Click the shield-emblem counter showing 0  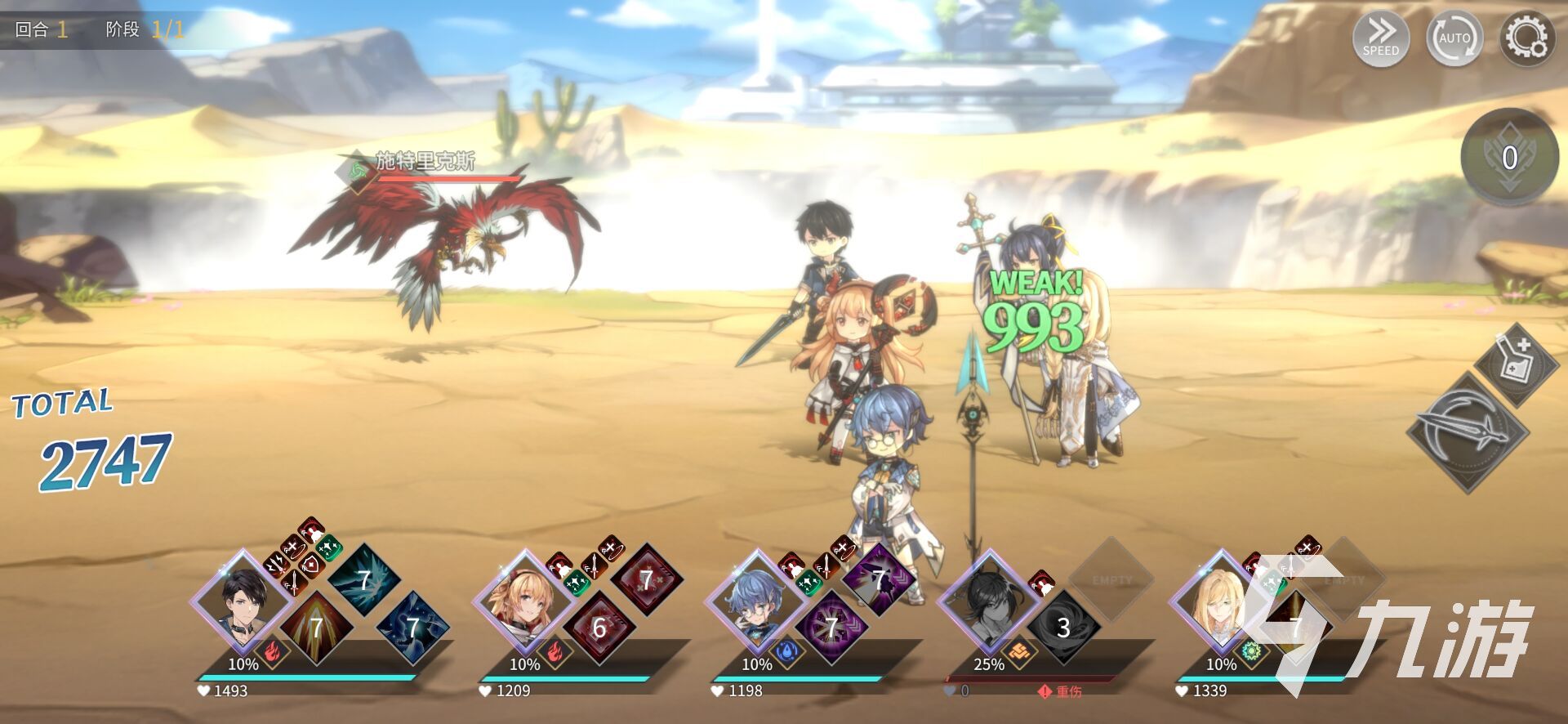point(1509,158)
